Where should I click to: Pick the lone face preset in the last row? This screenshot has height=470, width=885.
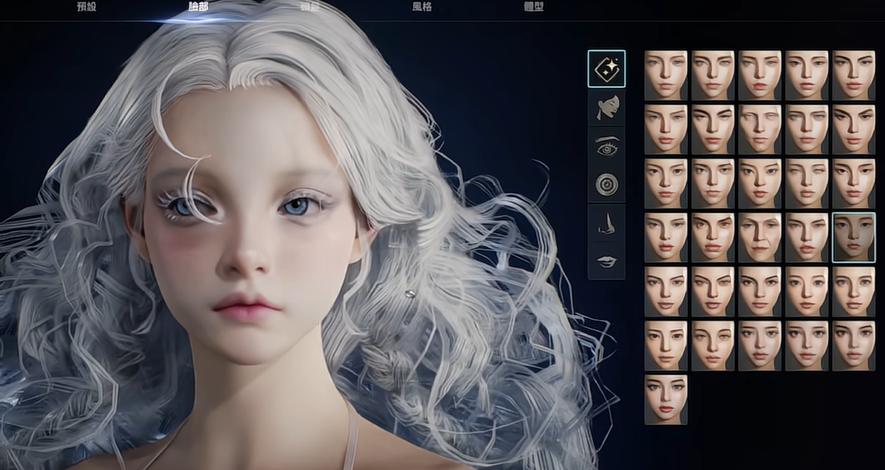[666, 399]
